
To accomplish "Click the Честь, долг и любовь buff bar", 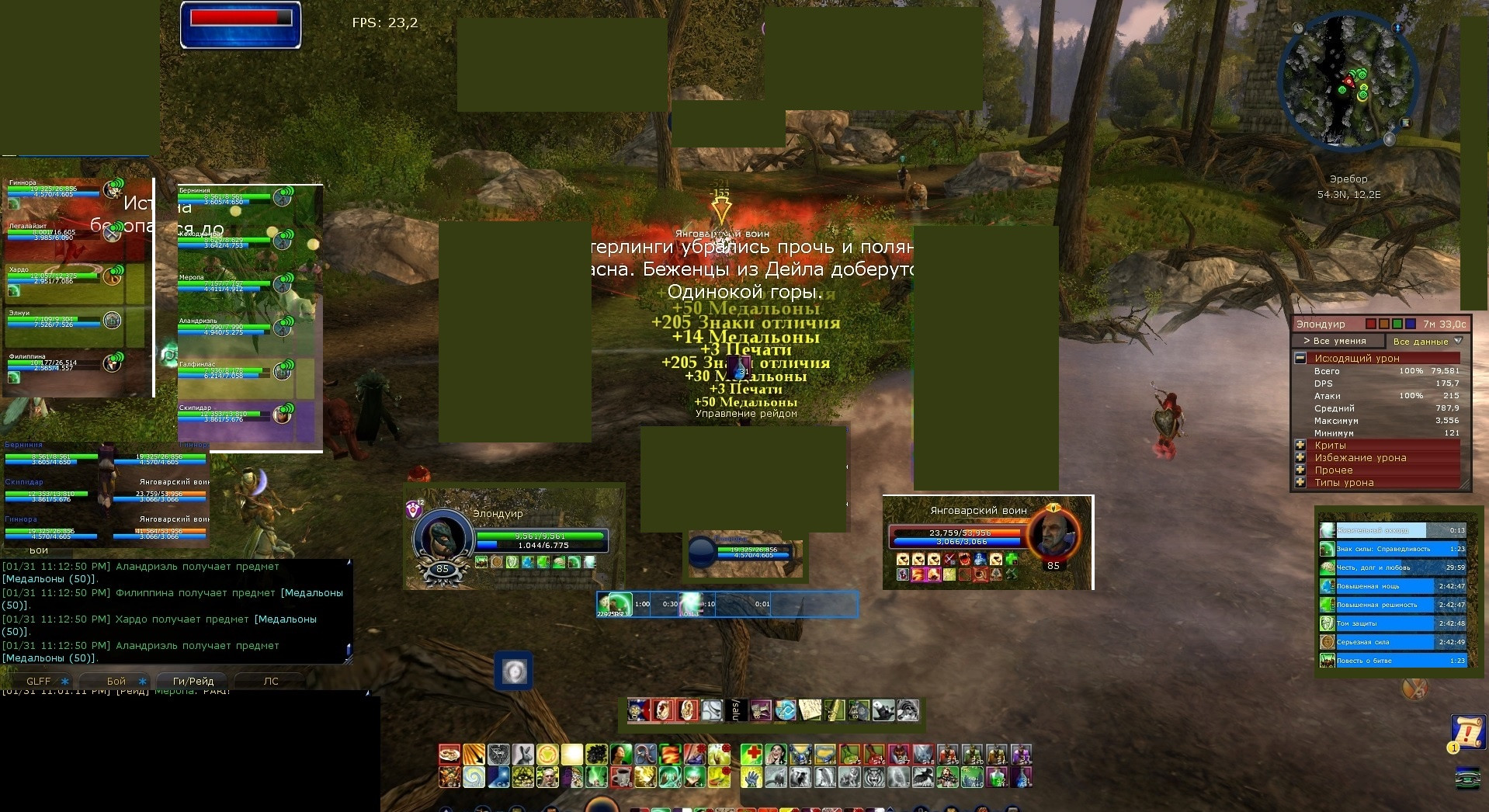I will pyautogui.click(x=1392, y=567).
